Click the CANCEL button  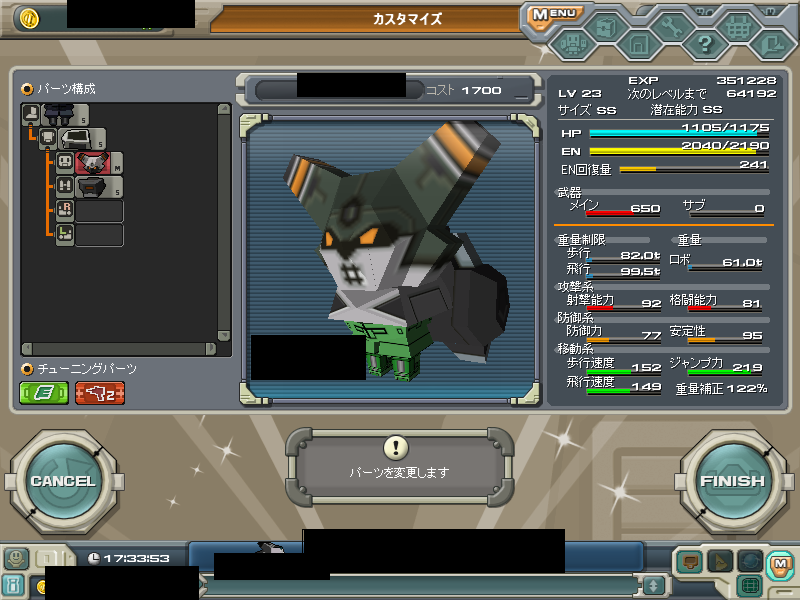[62, 481]
